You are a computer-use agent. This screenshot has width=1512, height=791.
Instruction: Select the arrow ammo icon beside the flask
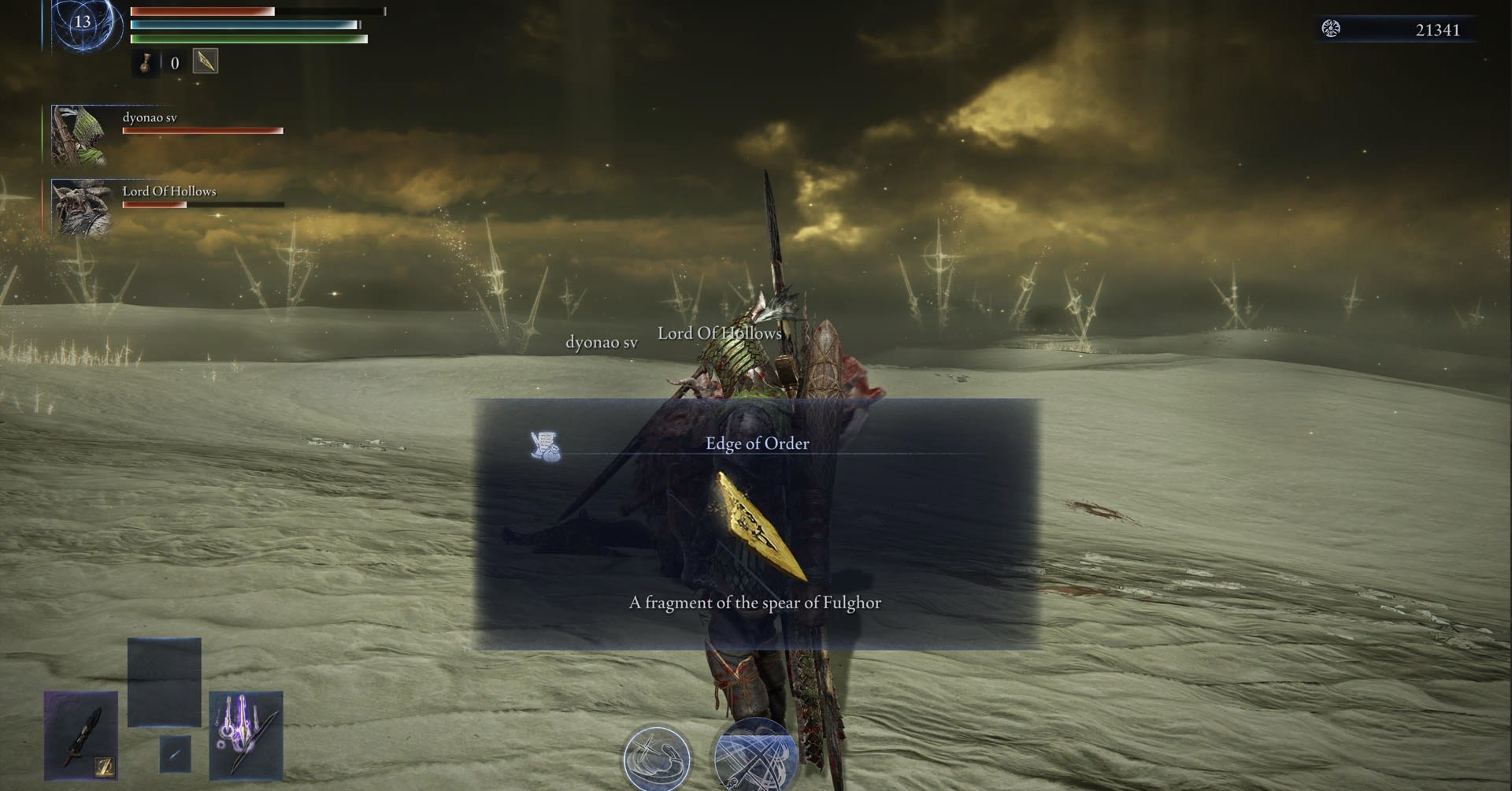(205, 61)
